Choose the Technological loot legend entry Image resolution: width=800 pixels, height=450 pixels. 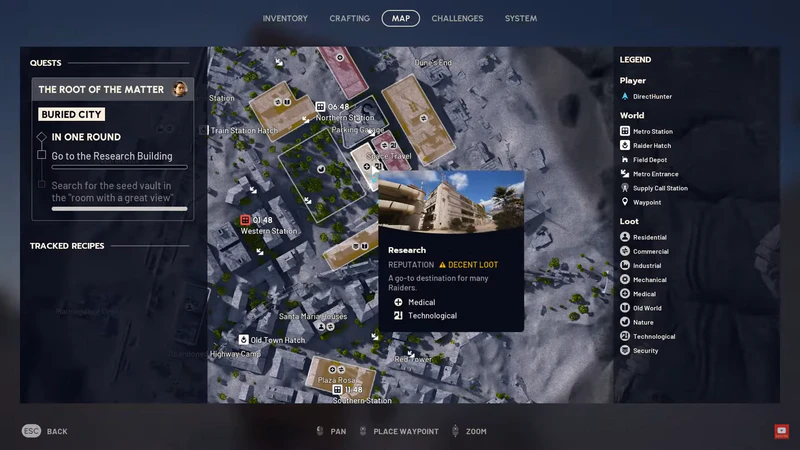click(653, 337)
